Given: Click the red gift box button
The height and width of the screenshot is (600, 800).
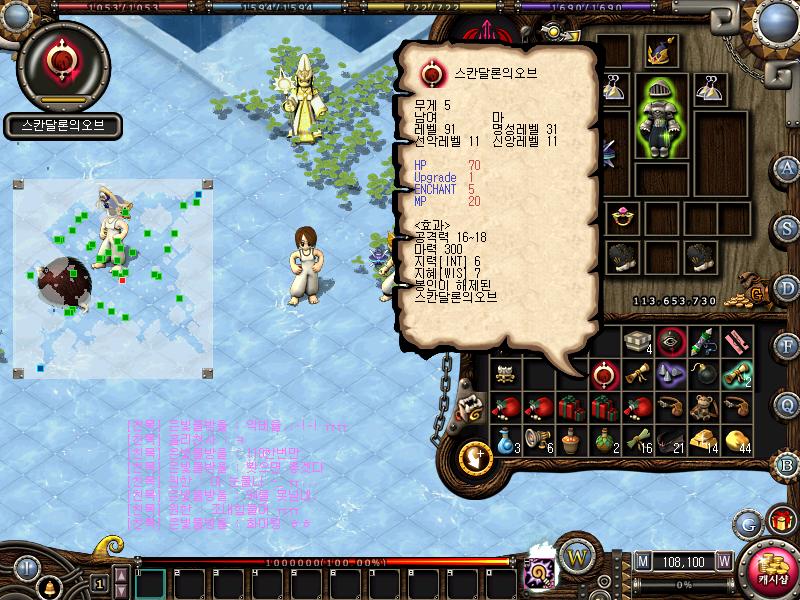Looking at the screenshot, I should 780,521.
